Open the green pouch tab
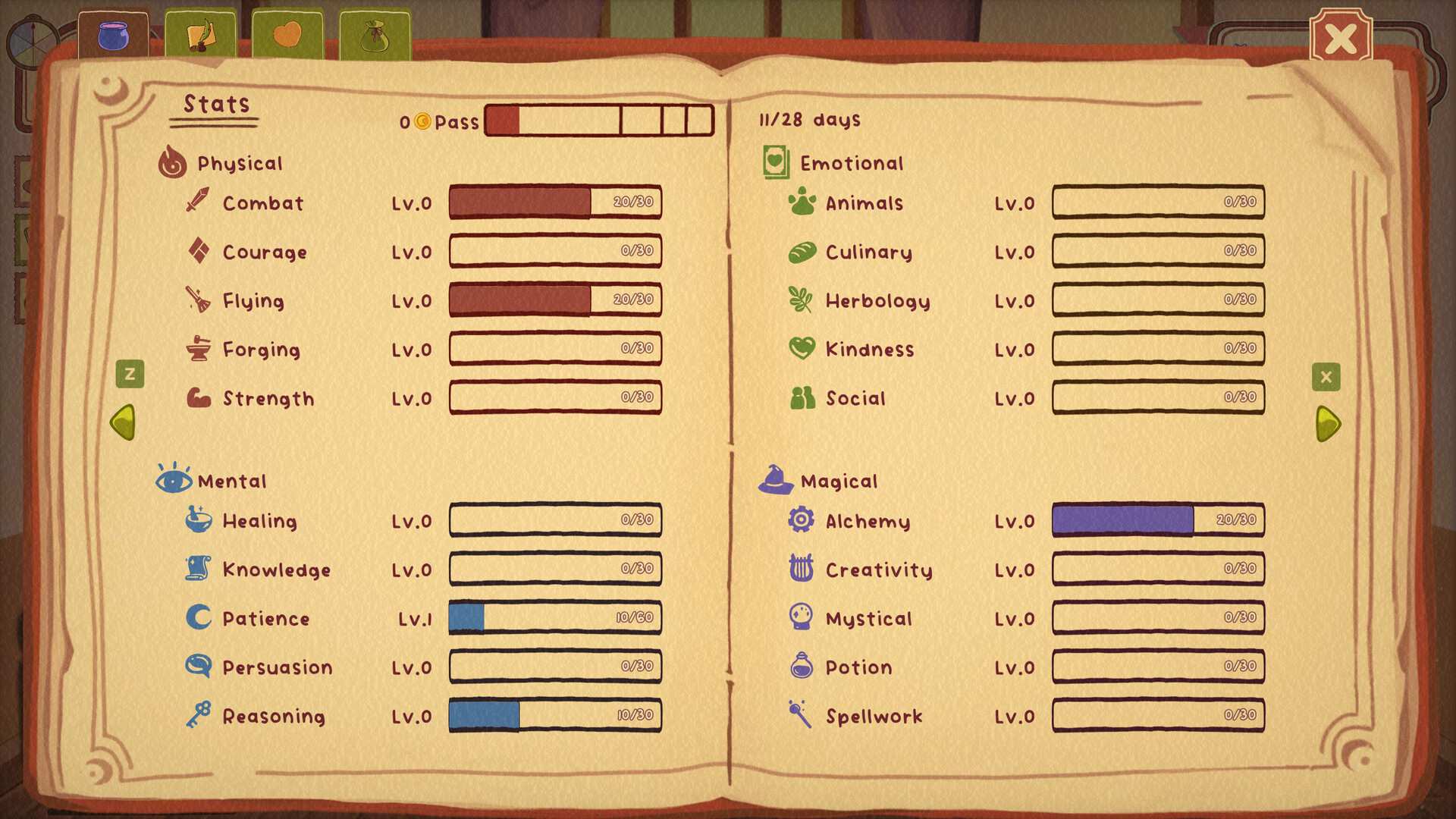 tap(375, 36)
